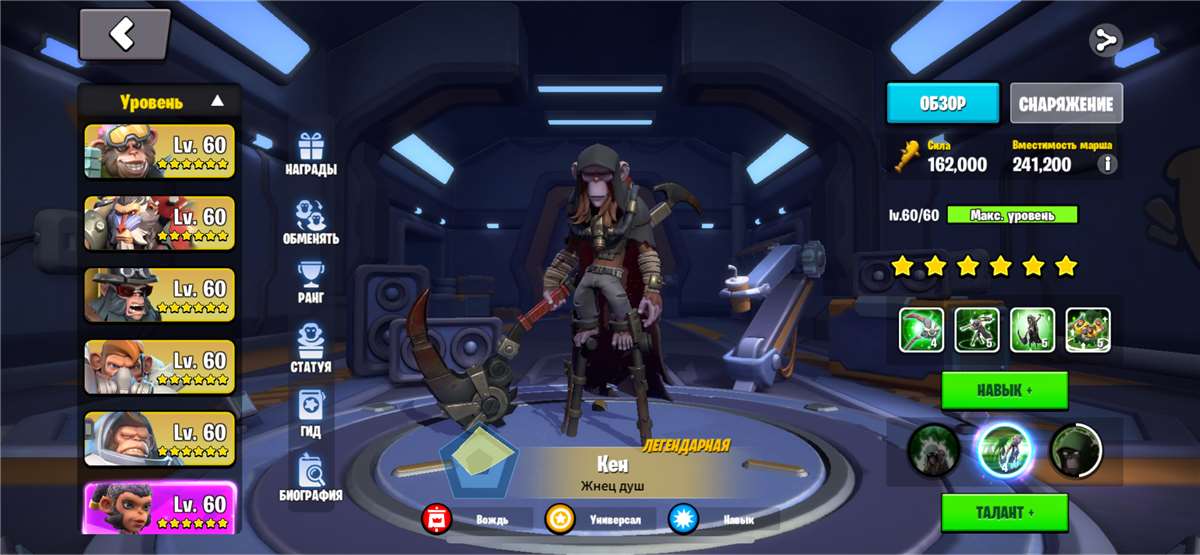1200x555 pixels.
Task: Open the Награды gift menu
Action: point(311,154)
